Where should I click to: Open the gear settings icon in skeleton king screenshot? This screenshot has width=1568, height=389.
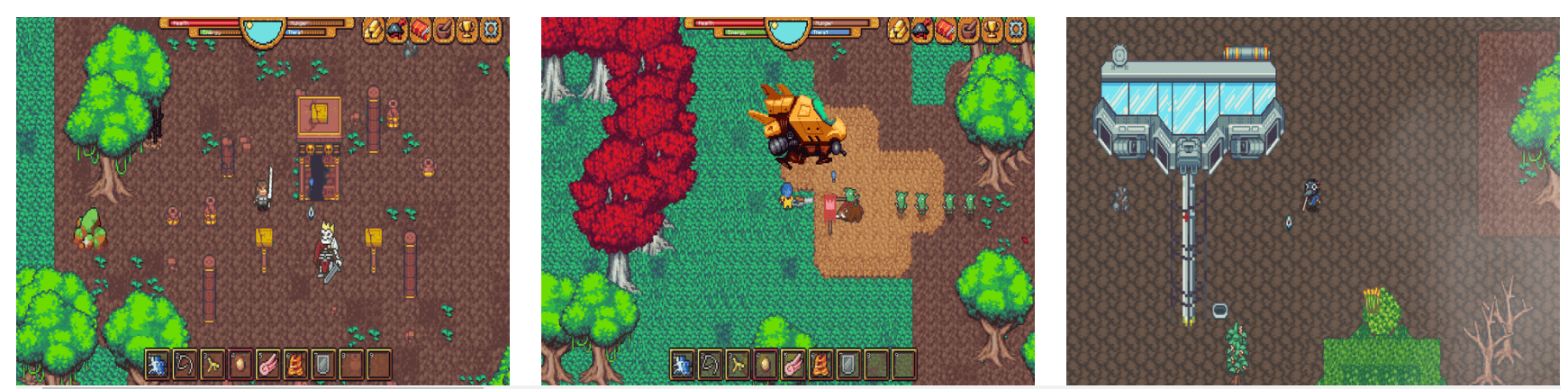coord(490,31)
